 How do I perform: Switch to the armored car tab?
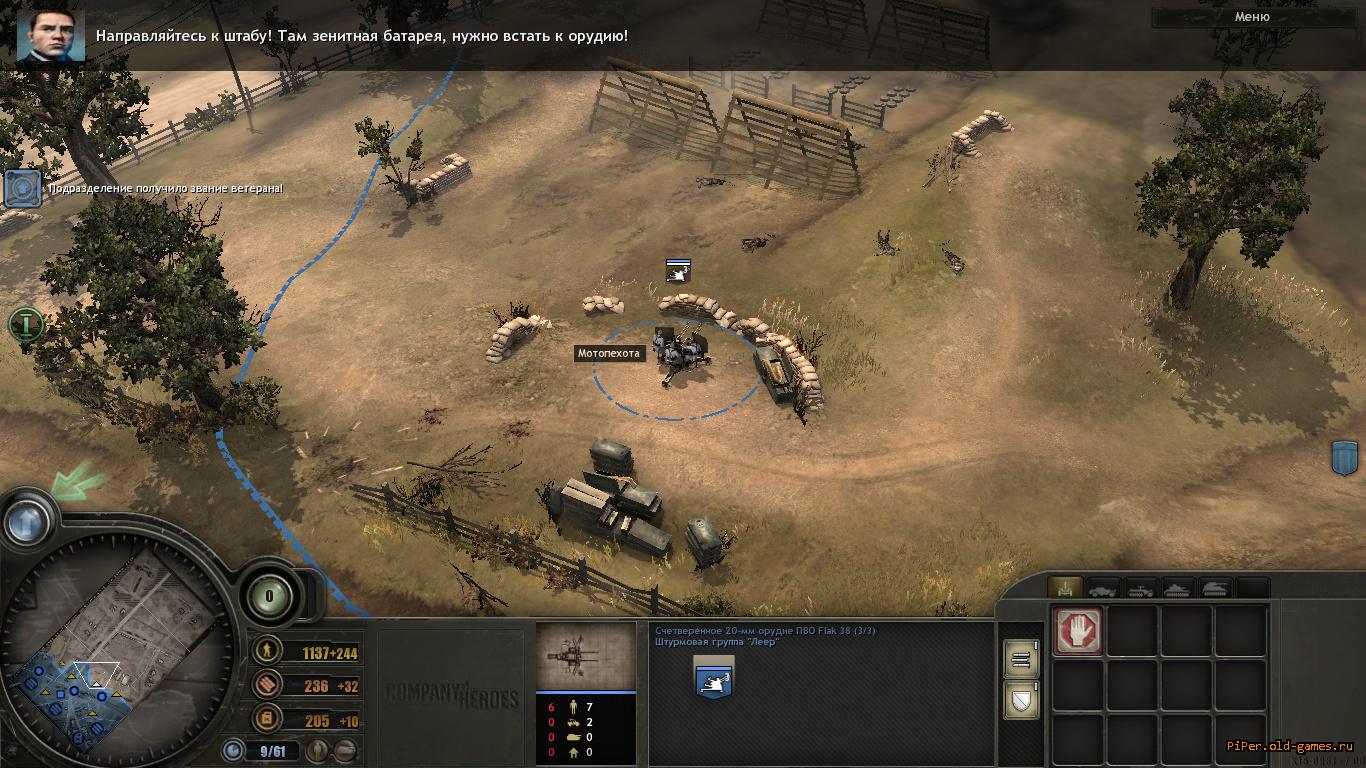pos(1103,589)
